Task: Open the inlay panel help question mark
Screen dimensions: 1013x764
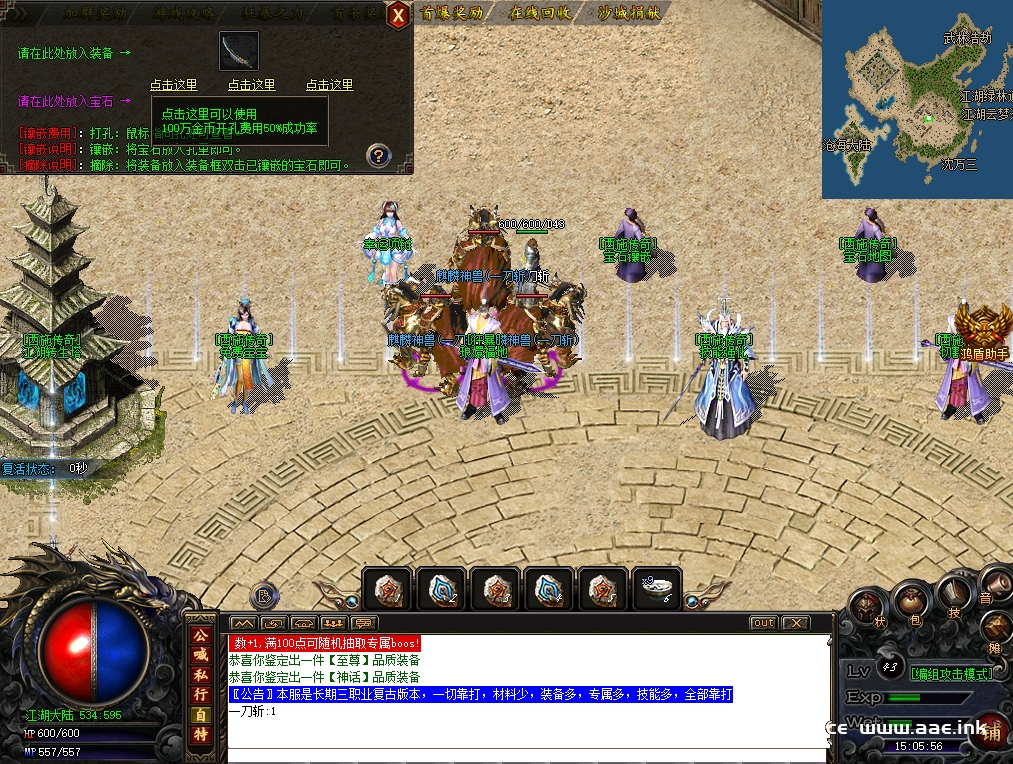Action: (x=378, y=155)
